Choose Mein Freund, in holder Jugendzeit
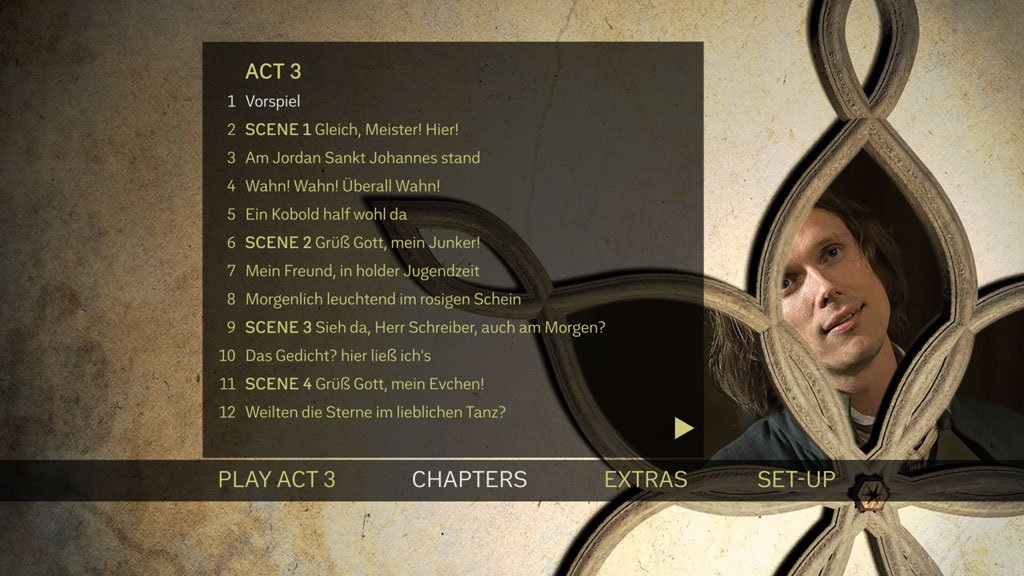 click(362, 270)
